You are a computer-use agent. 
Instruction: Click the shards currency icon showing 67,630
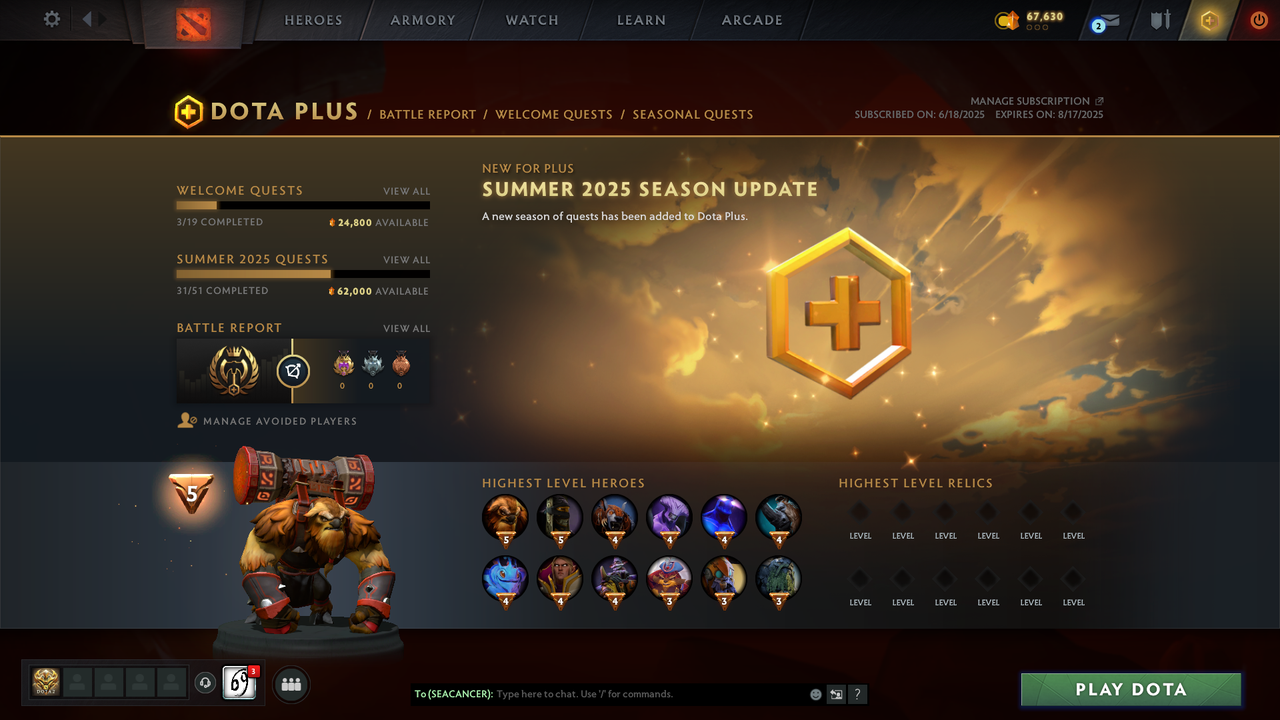[1007, 19]
